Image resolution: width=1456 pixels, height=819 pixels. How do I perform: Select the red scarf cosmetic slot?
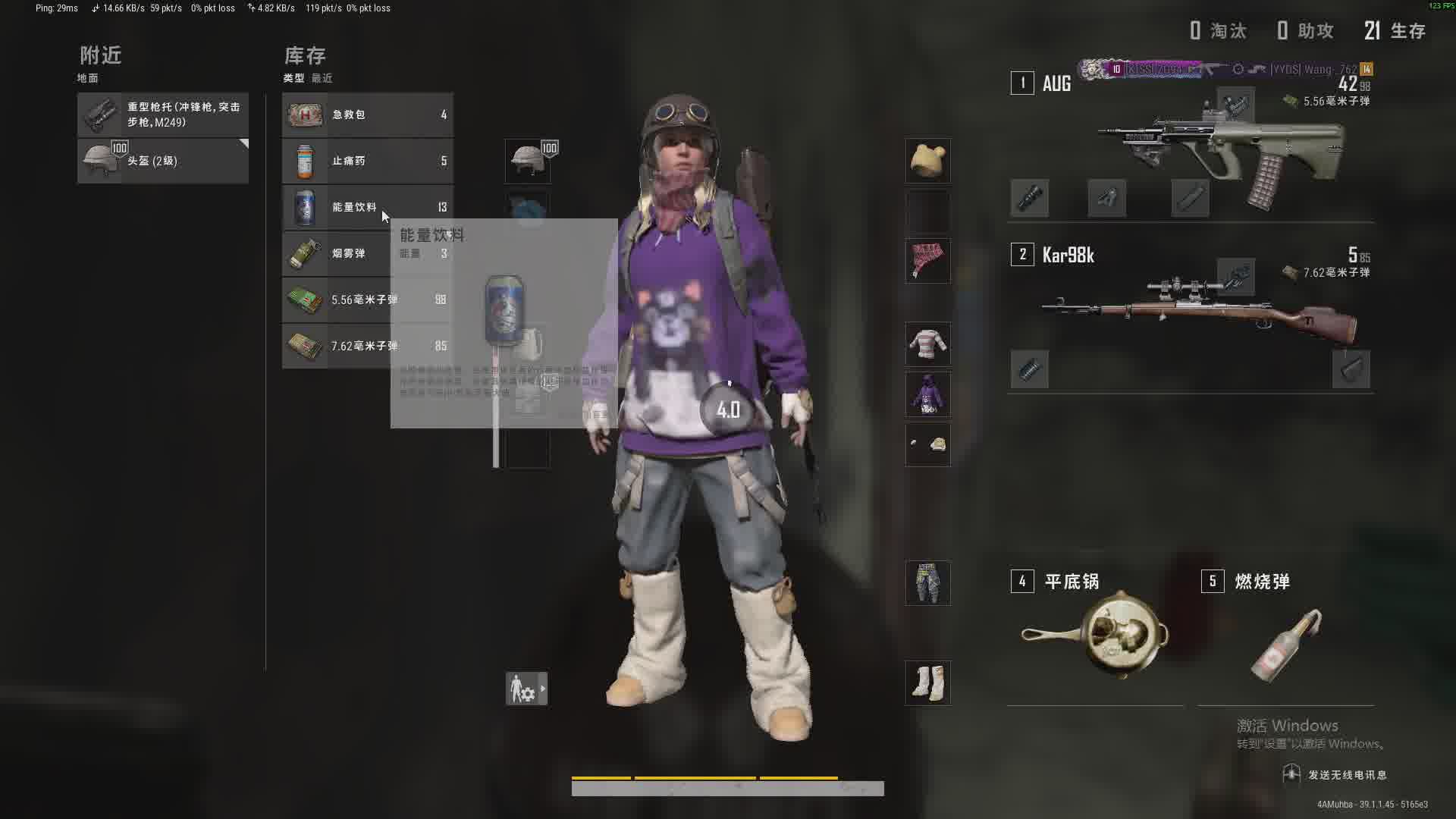click(x=927, y=261)
